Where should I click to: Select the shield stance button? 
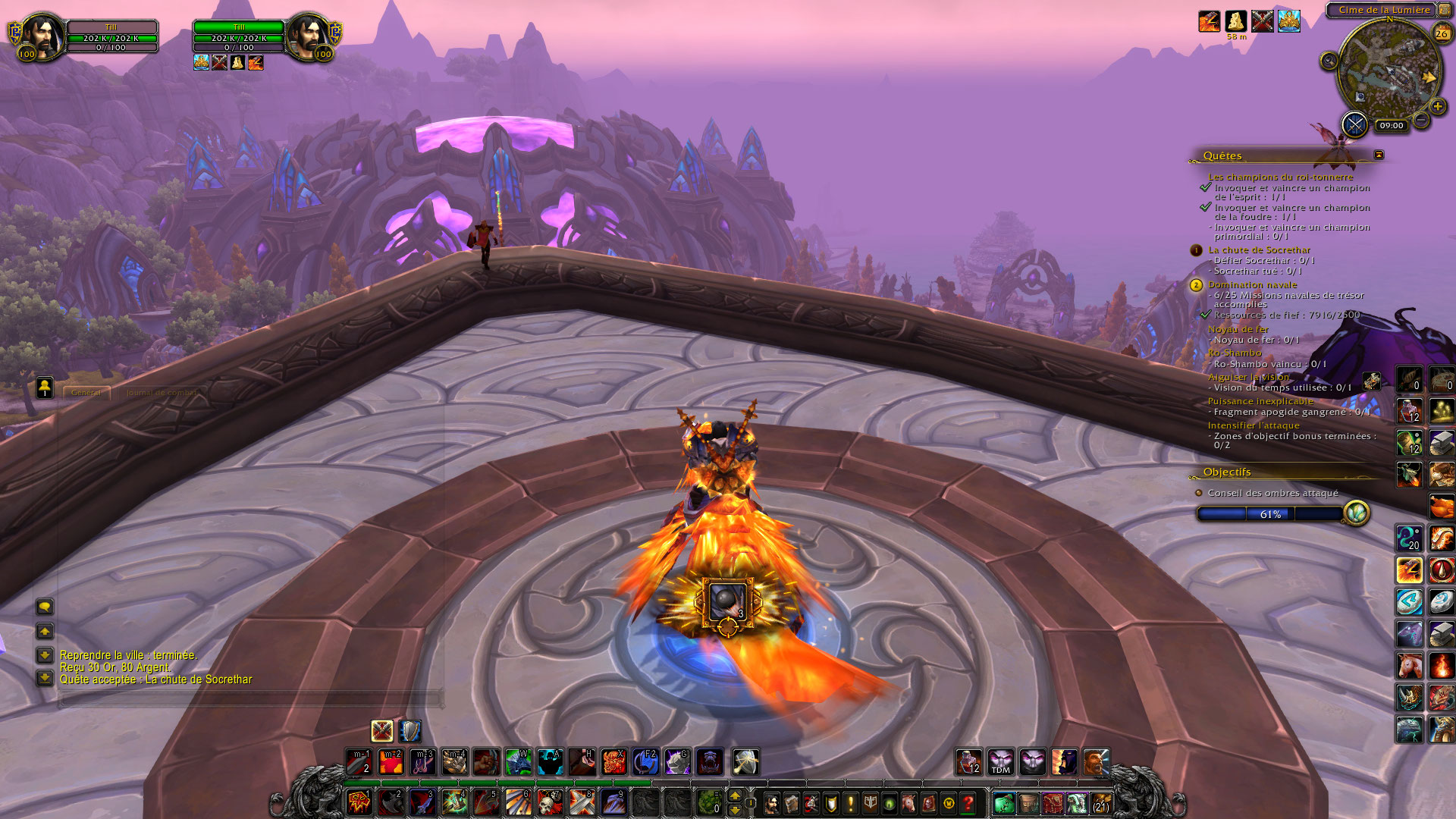pos(409,731)
